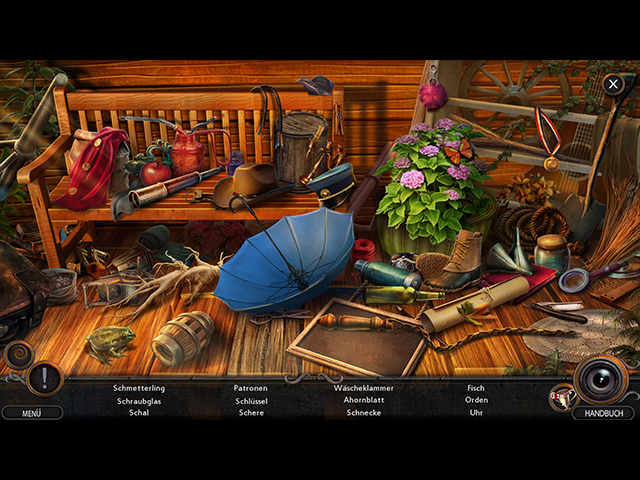Image resolution: width=640 pixels, height=480 pixels.
Task: Click the spiral snail-shell icon above Menü
Action: [x=18, y=355]
